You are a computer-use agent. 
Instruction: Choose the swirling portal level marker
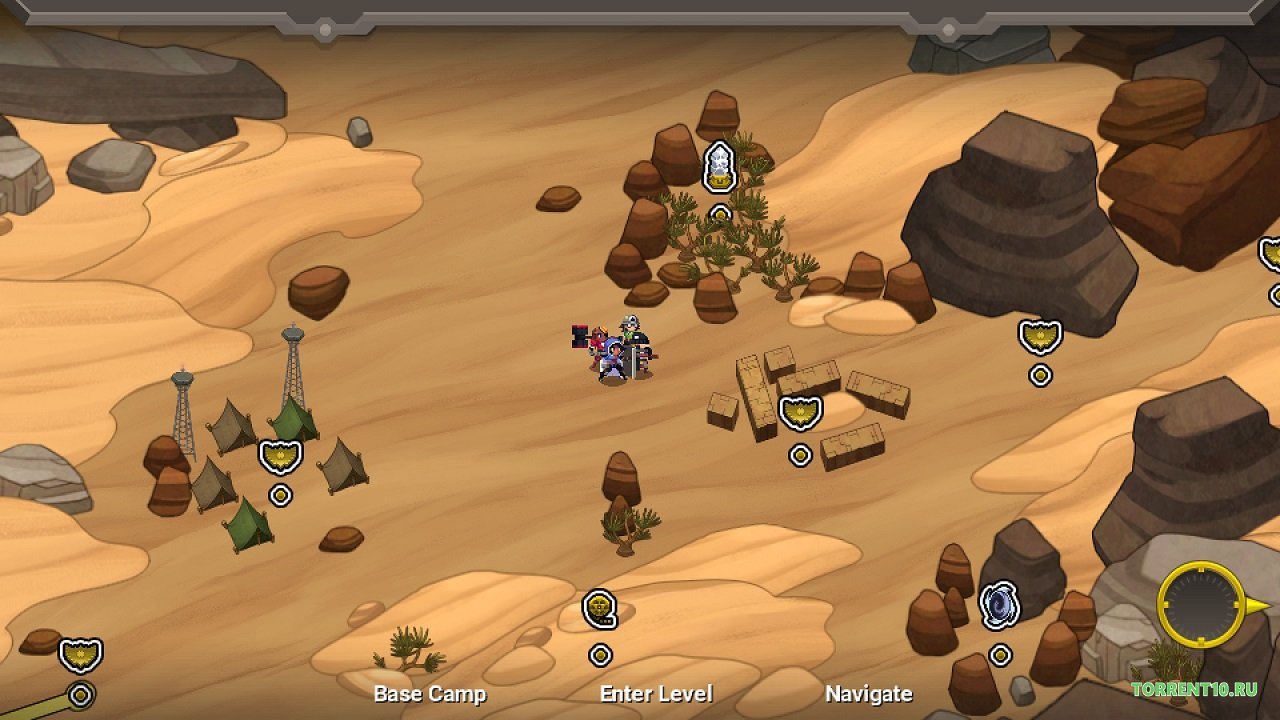999,606
